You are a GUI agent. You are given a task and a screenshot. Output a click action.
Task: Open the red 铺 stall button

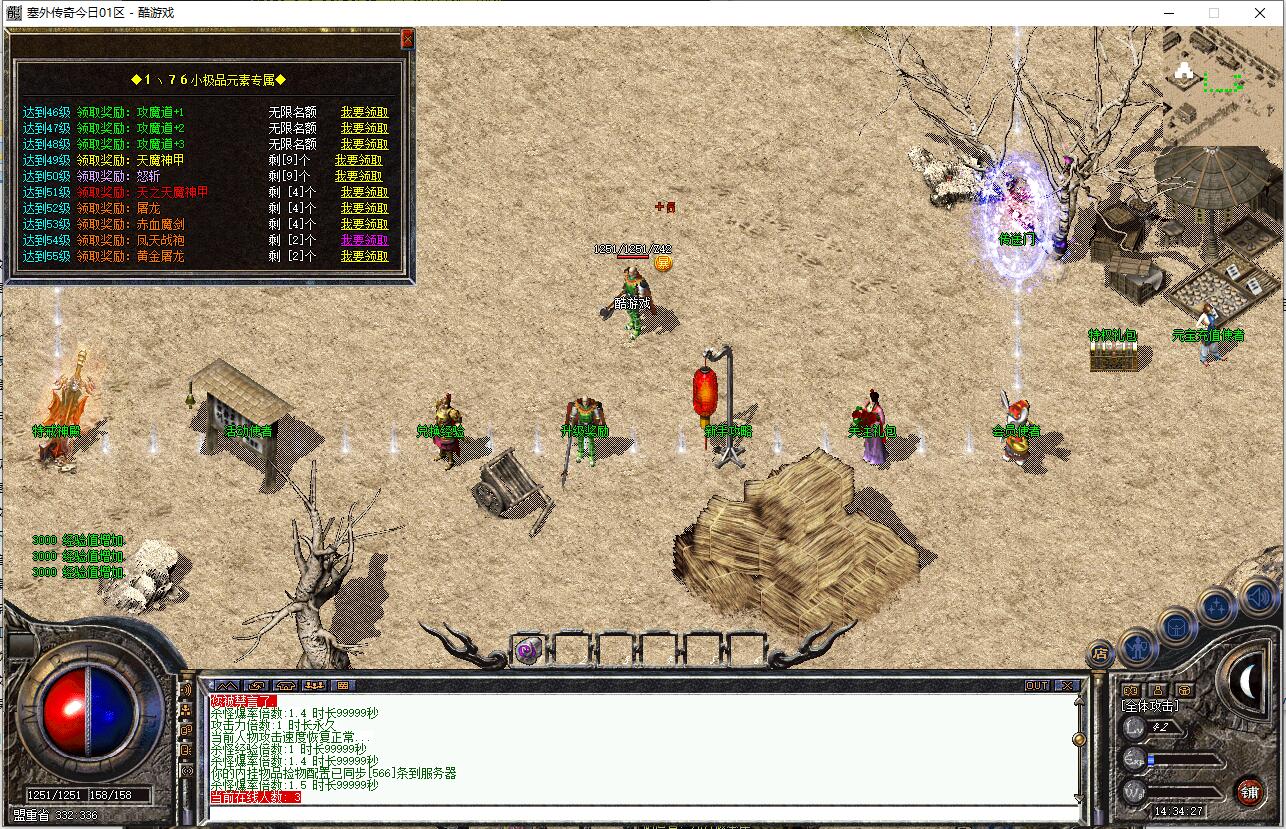(1249, 792)
